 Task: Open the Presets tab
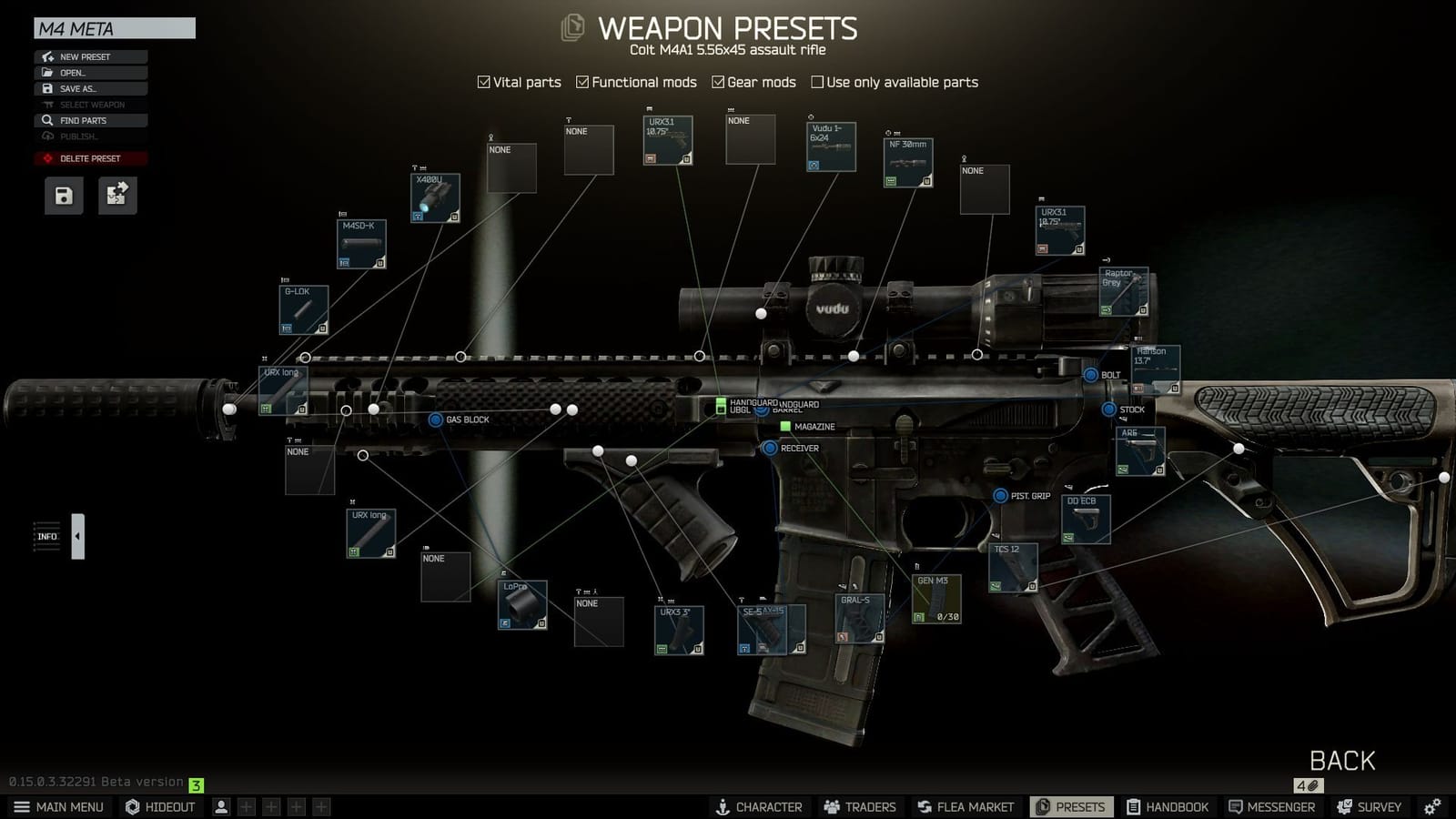click(1070, 806)
